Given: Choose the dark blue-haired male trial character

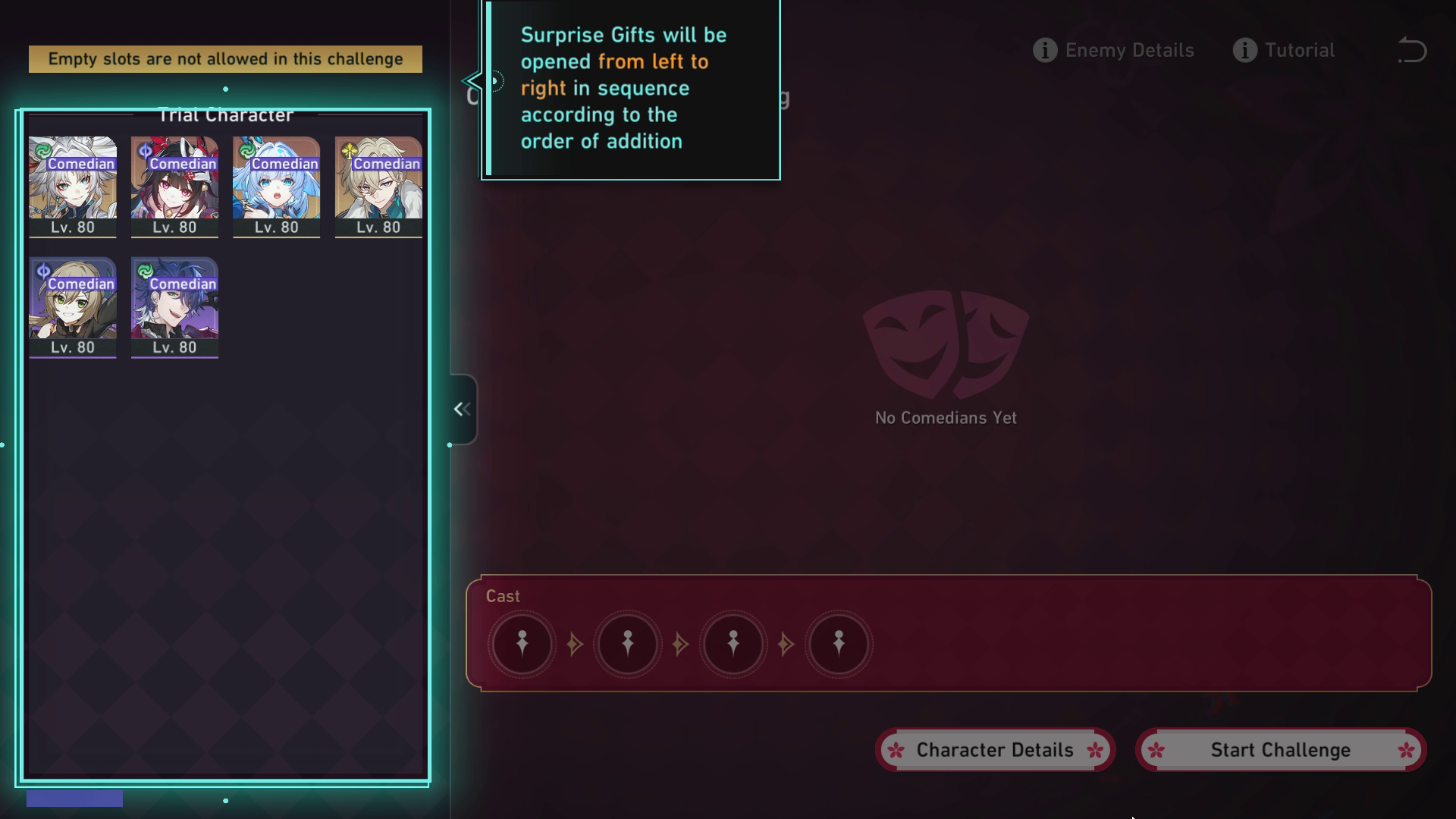Looking at the screenshot, I should click(174, 306).
